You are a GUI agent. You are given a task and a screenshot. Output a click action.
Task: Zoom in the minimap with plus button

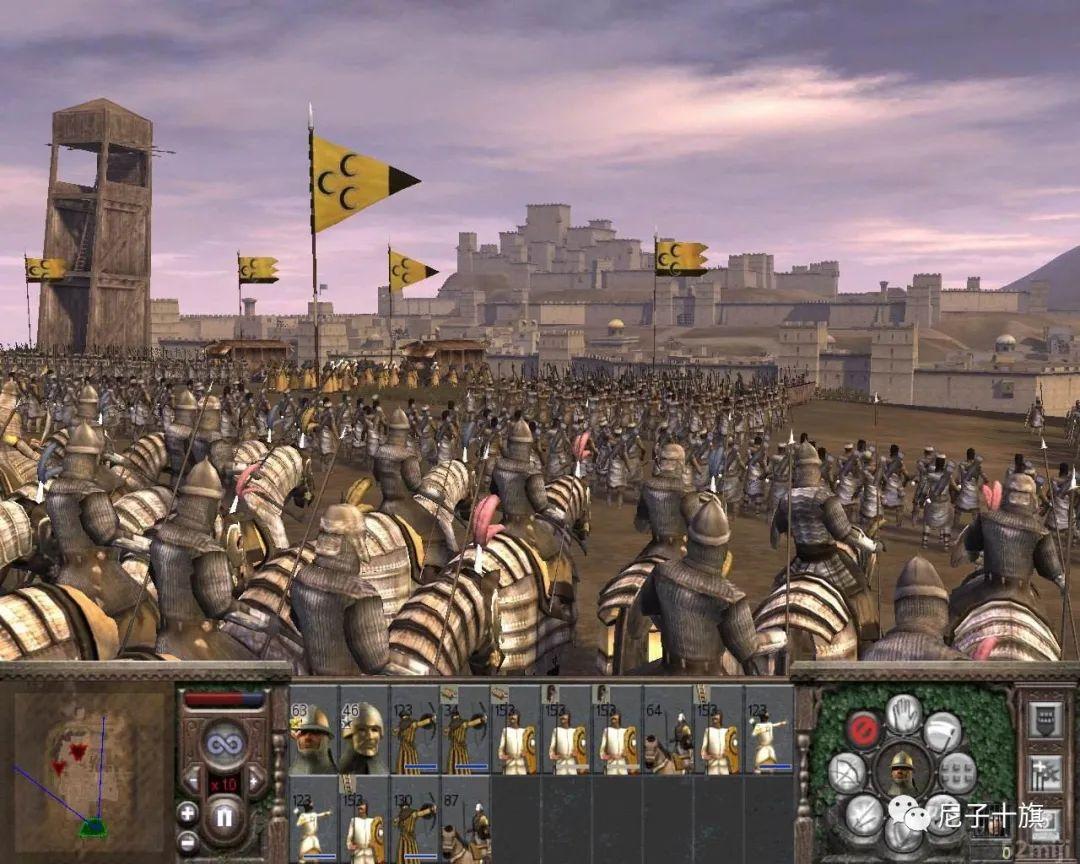click(188, 812)
